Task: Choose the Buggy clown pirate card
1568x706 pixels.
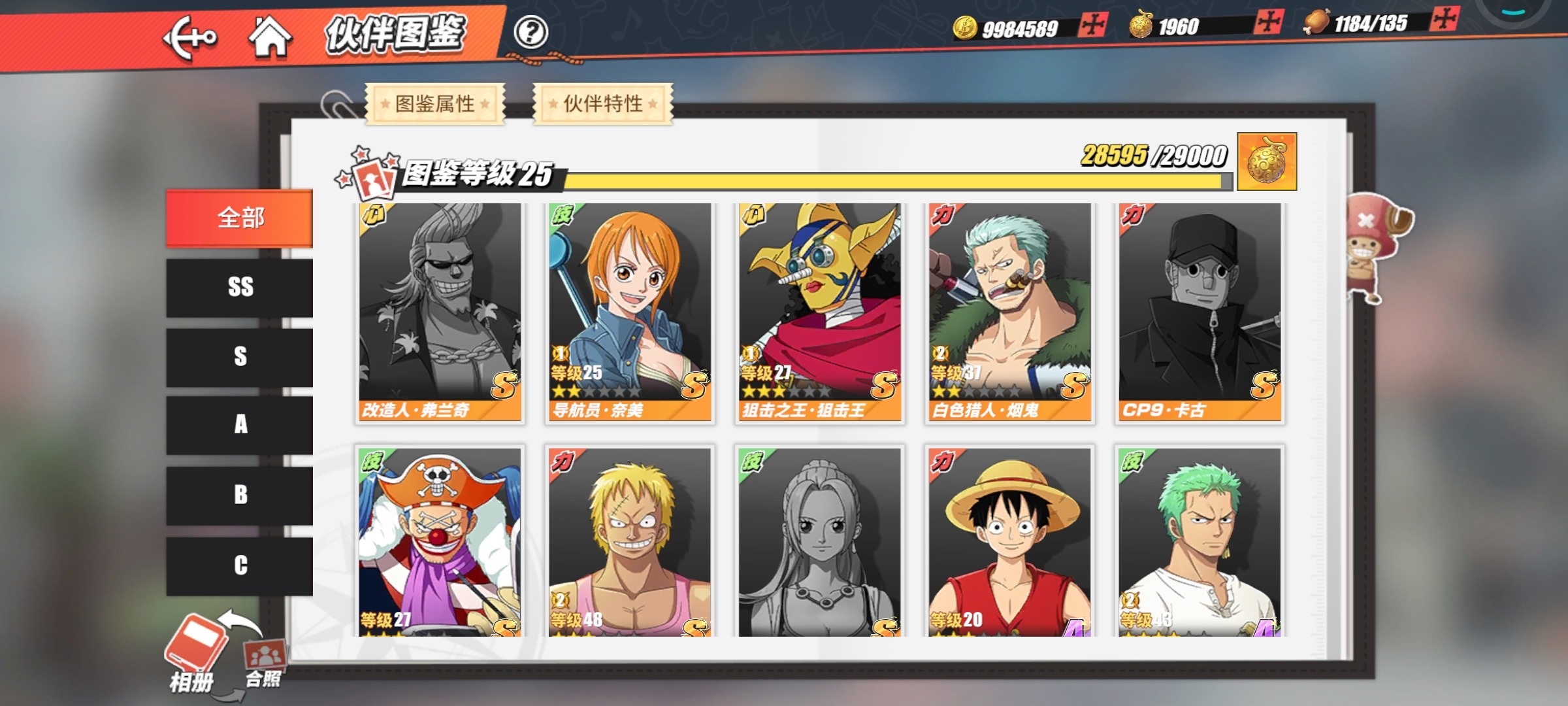Action: (440, 541)
